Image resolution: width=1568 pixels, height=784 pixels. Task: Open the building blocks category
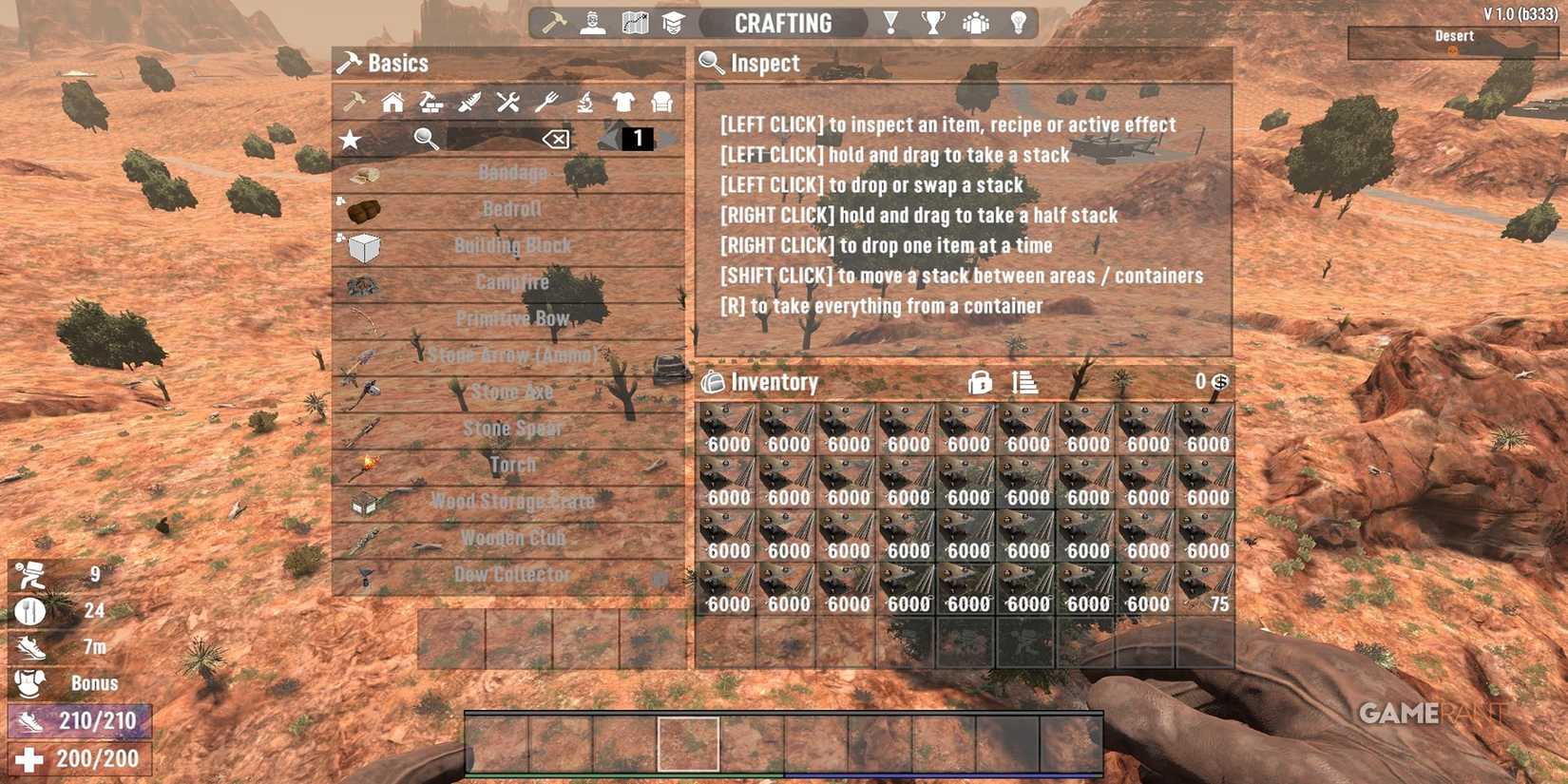click(x=430, y=103)
